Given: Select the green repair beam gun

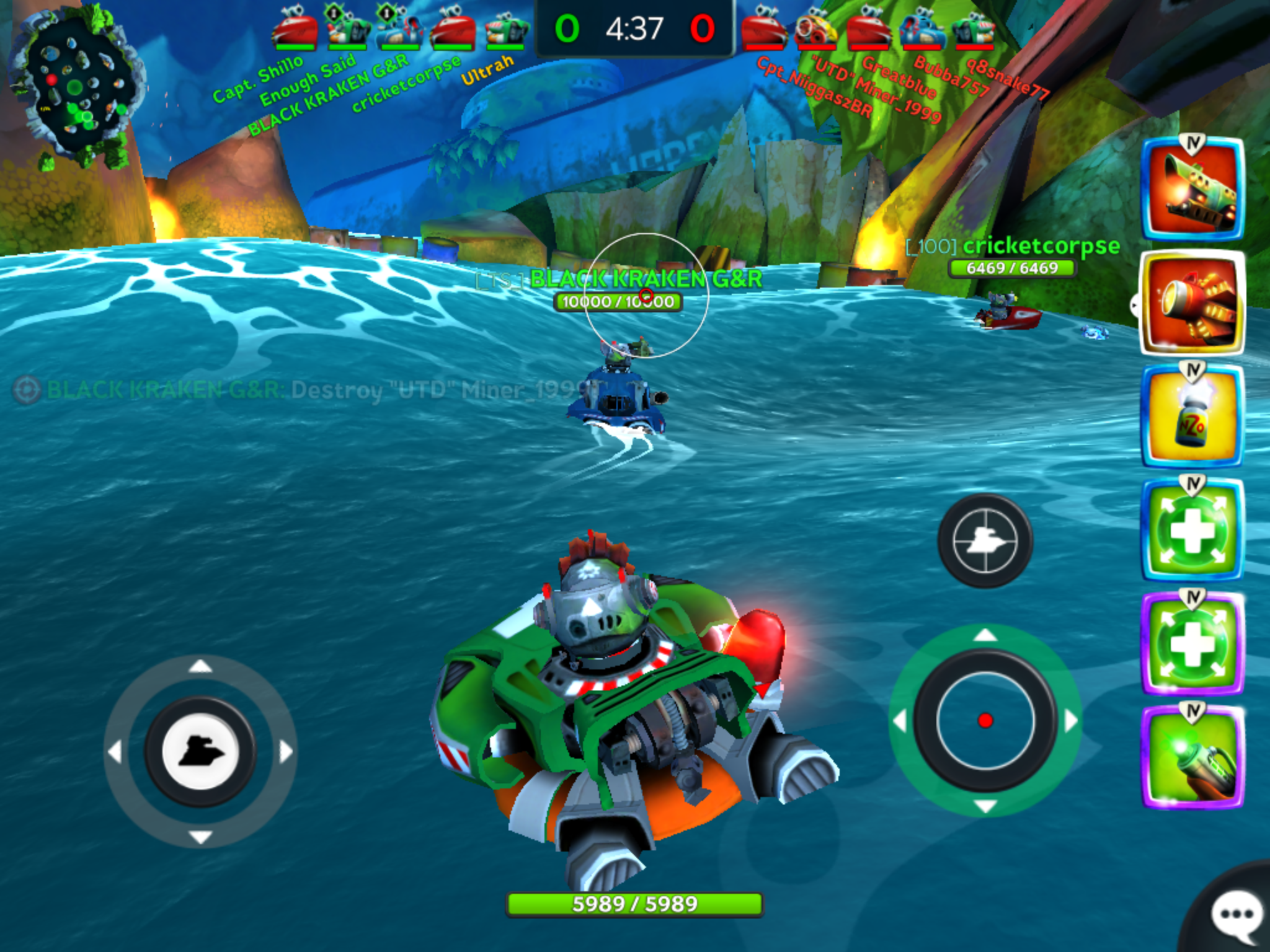Looking at the screenshot, I should (1192, 757).
